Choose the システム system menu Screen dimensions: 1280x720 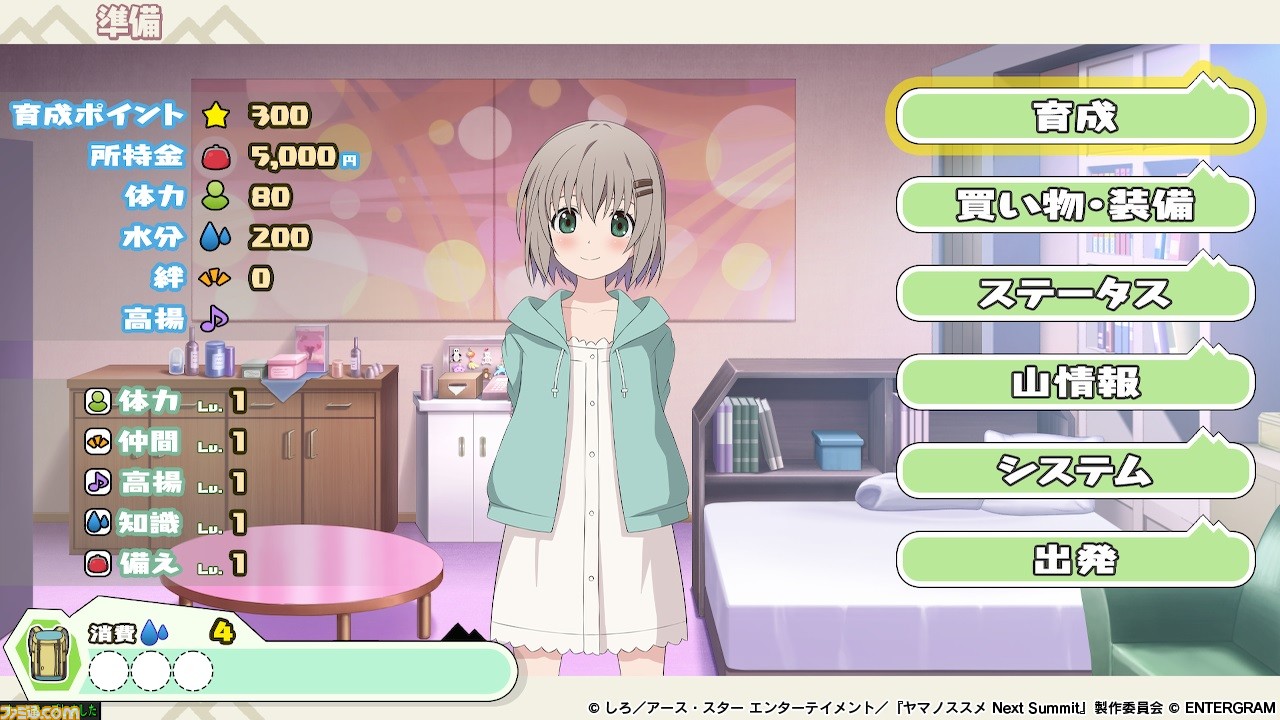pyautogui.click(x=1075, y=471)
